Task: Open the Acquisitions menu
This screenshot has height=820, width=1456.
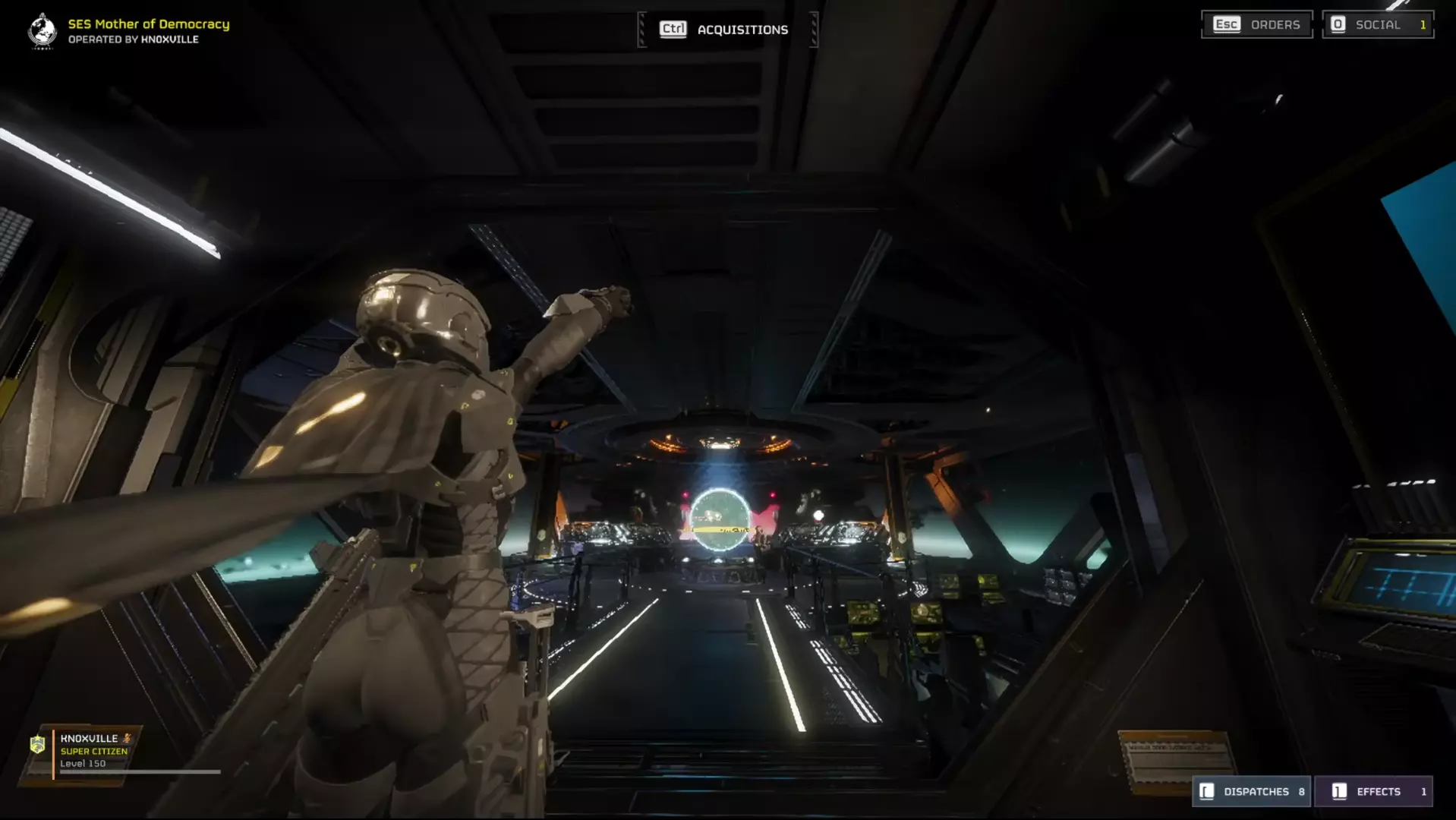Action: (x=726, y=30)
